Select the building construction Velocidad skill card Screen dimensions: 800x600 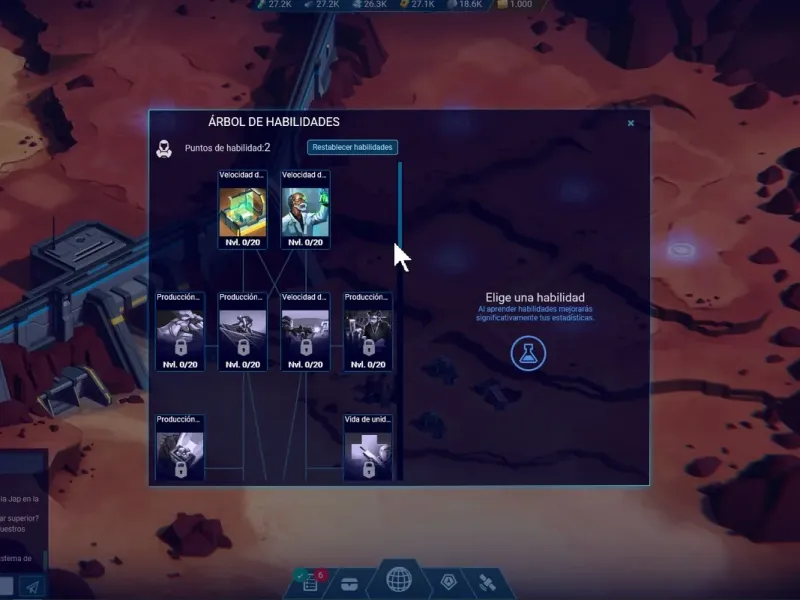tap(243, 209)
